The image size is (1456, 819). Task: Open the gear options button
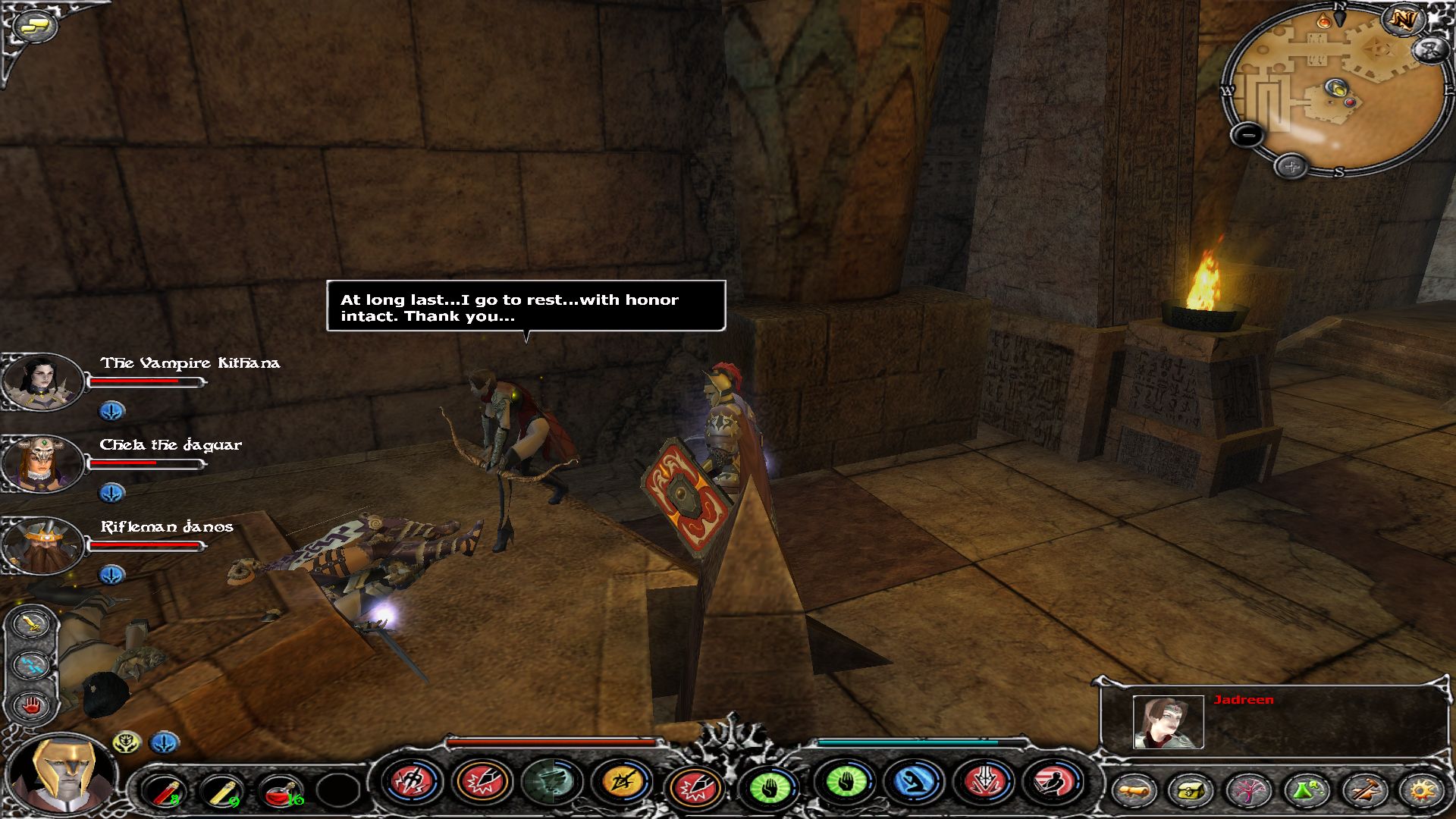click(x=1421, y=791)
